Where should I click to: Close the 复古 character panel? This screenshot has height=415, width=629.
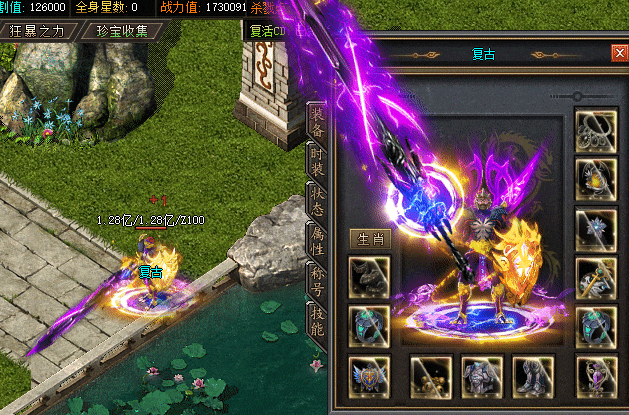[x=616, y=53]
